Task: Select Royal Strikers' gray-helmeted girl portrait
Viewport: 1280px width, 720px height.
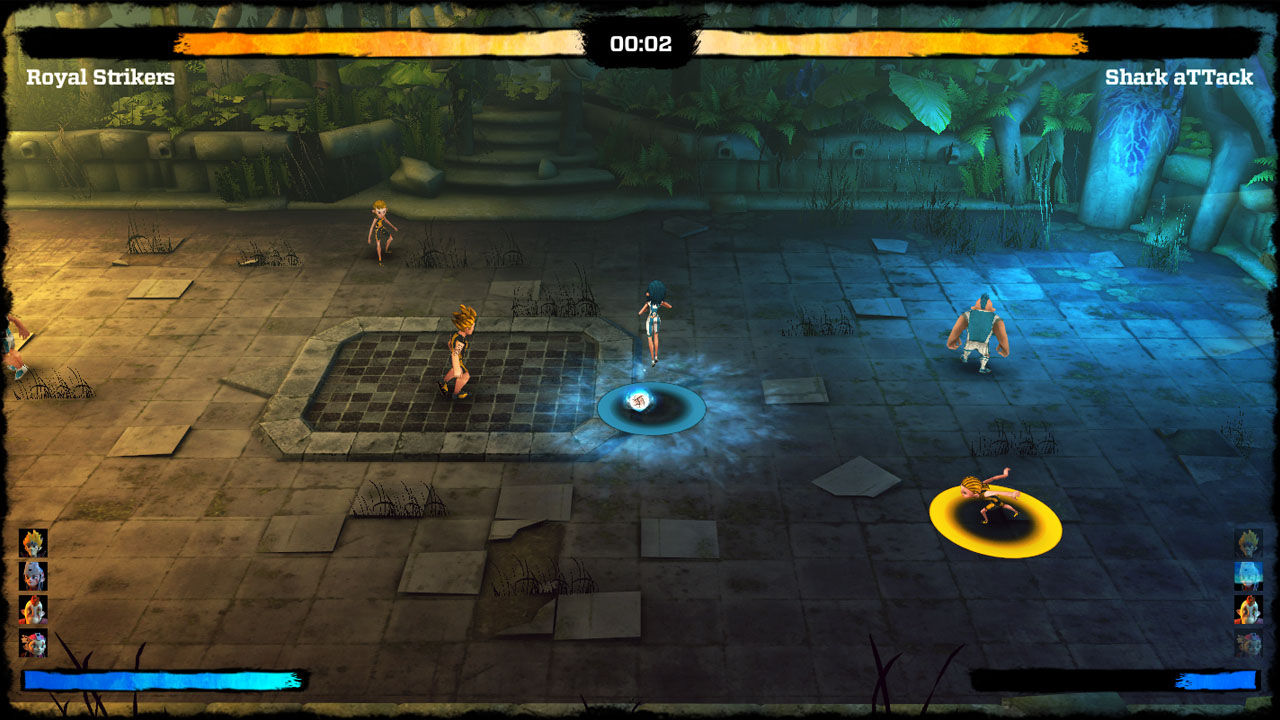Action: [33, 576]
